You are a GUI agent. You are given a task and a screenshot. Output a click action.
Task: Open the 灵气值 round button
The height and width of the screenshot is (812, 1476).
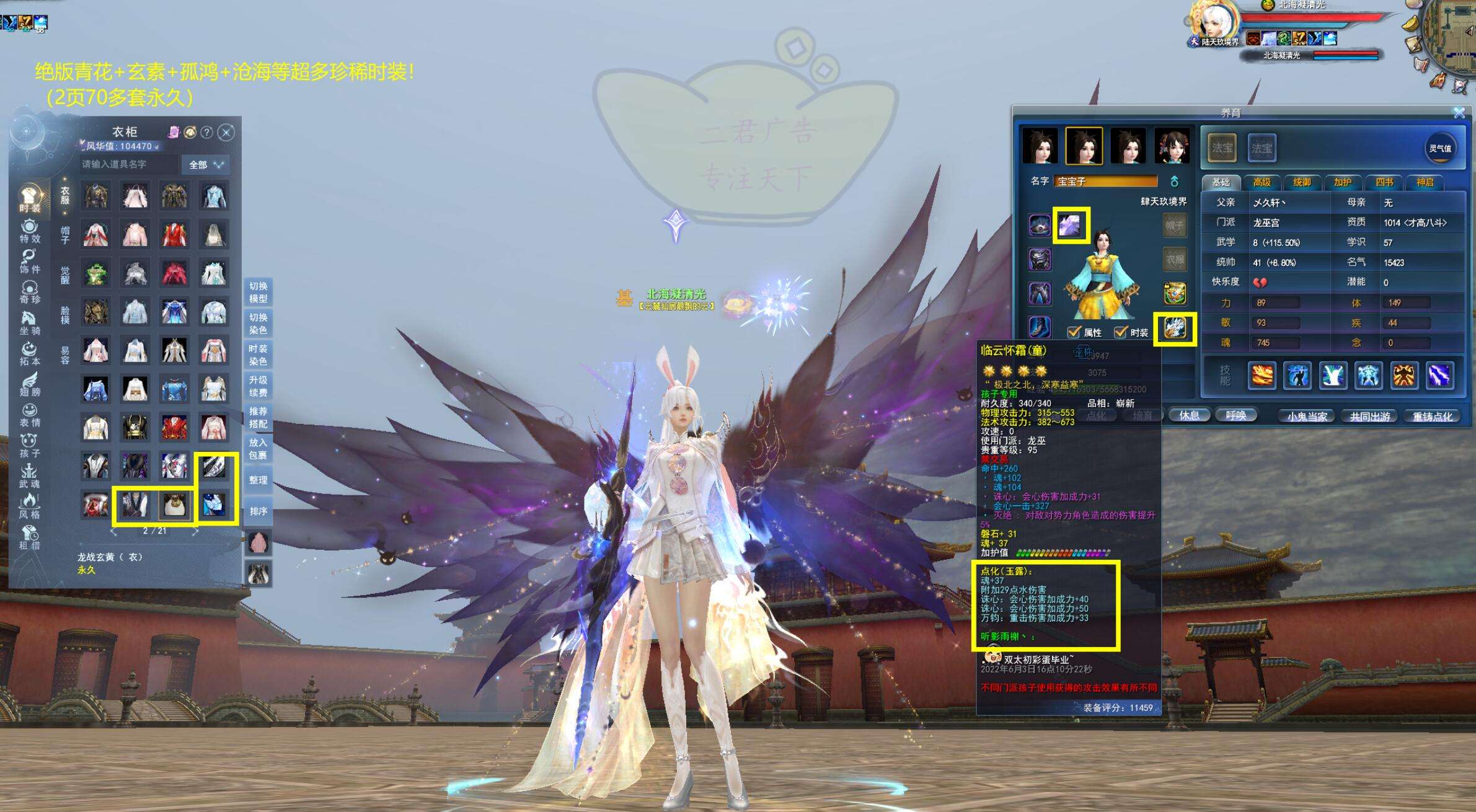[1439, 149]
